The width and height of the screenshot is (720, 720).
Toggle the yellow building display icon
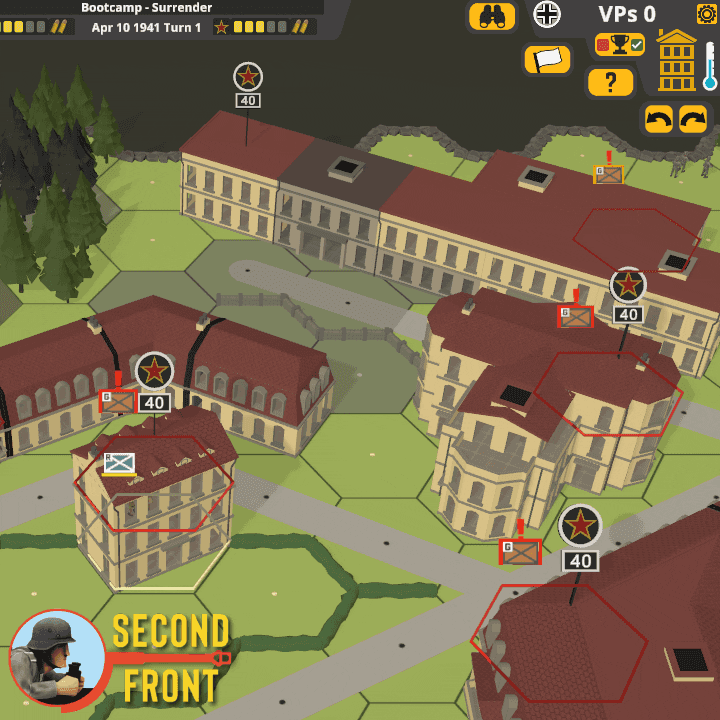point(677,61)
